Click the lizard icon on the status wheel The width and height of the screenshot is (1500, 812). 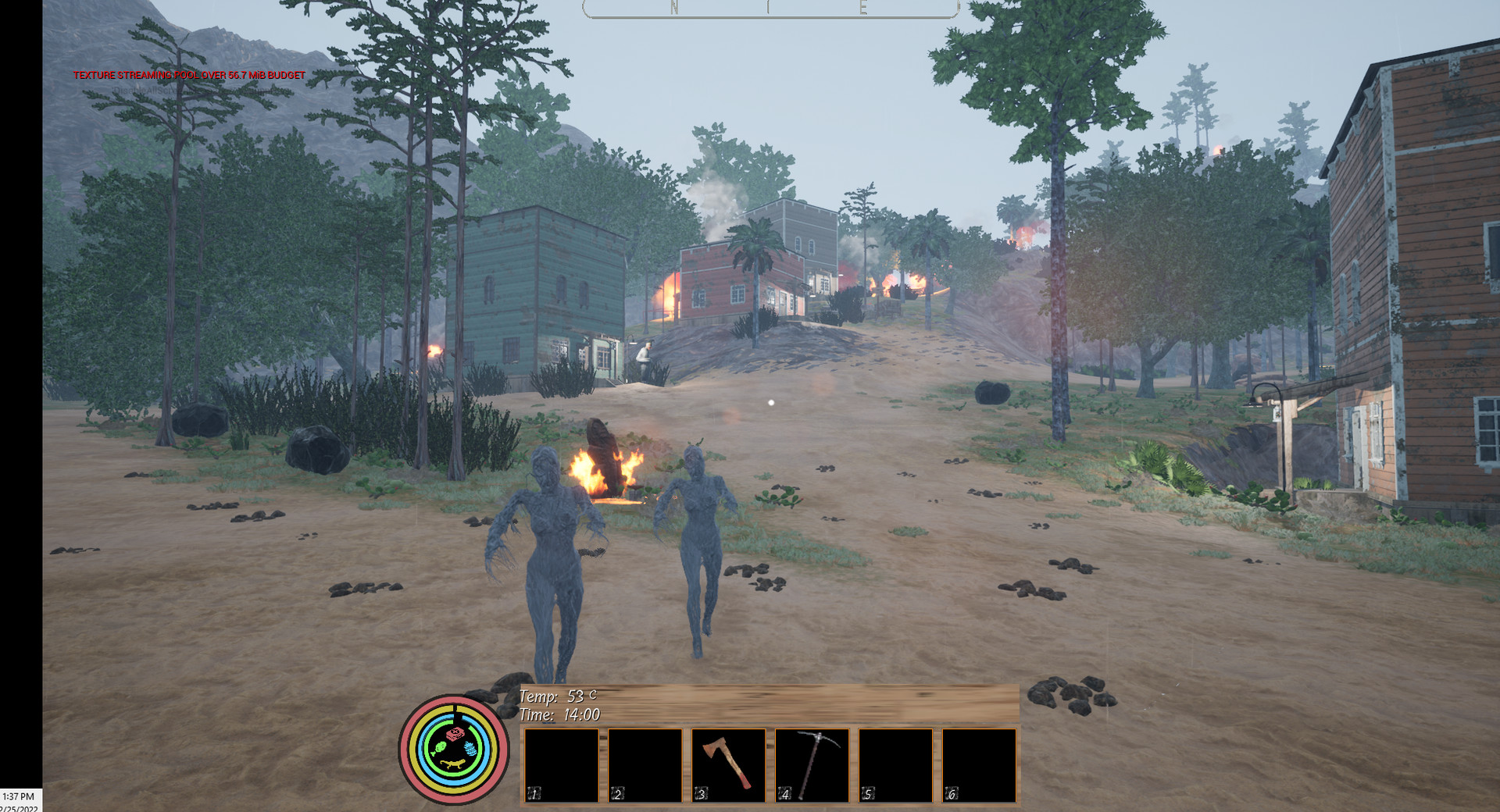pos(453,764)
